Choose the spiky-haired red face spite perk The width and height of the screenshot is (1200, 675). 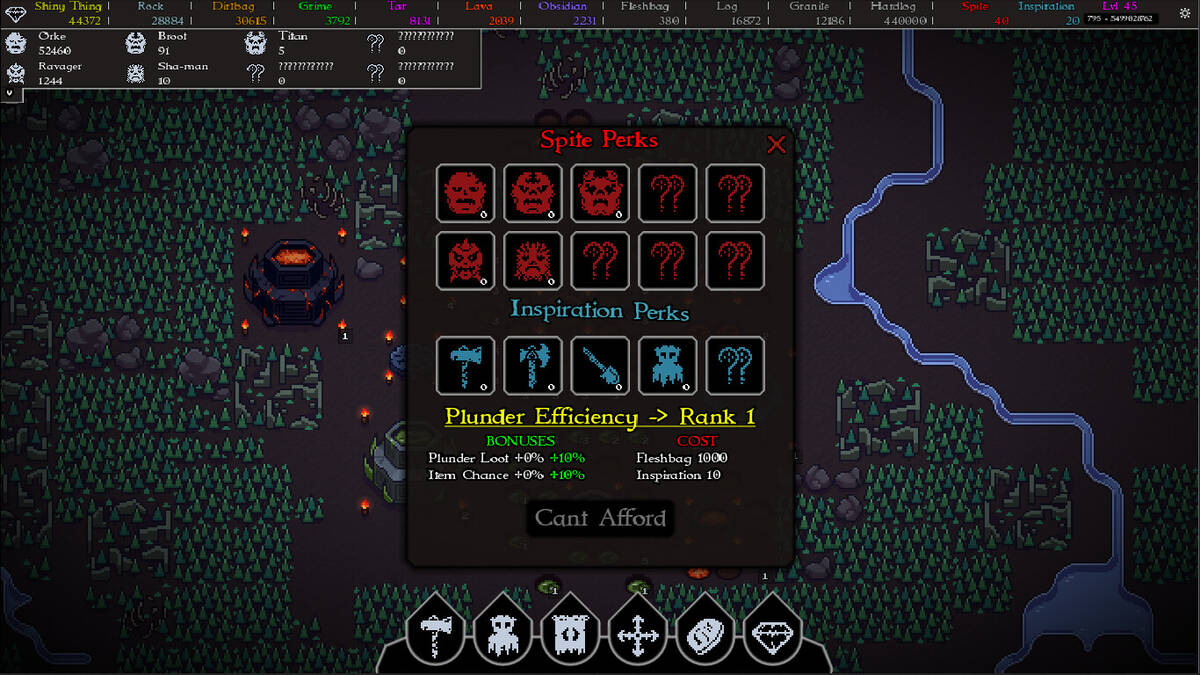533,261
